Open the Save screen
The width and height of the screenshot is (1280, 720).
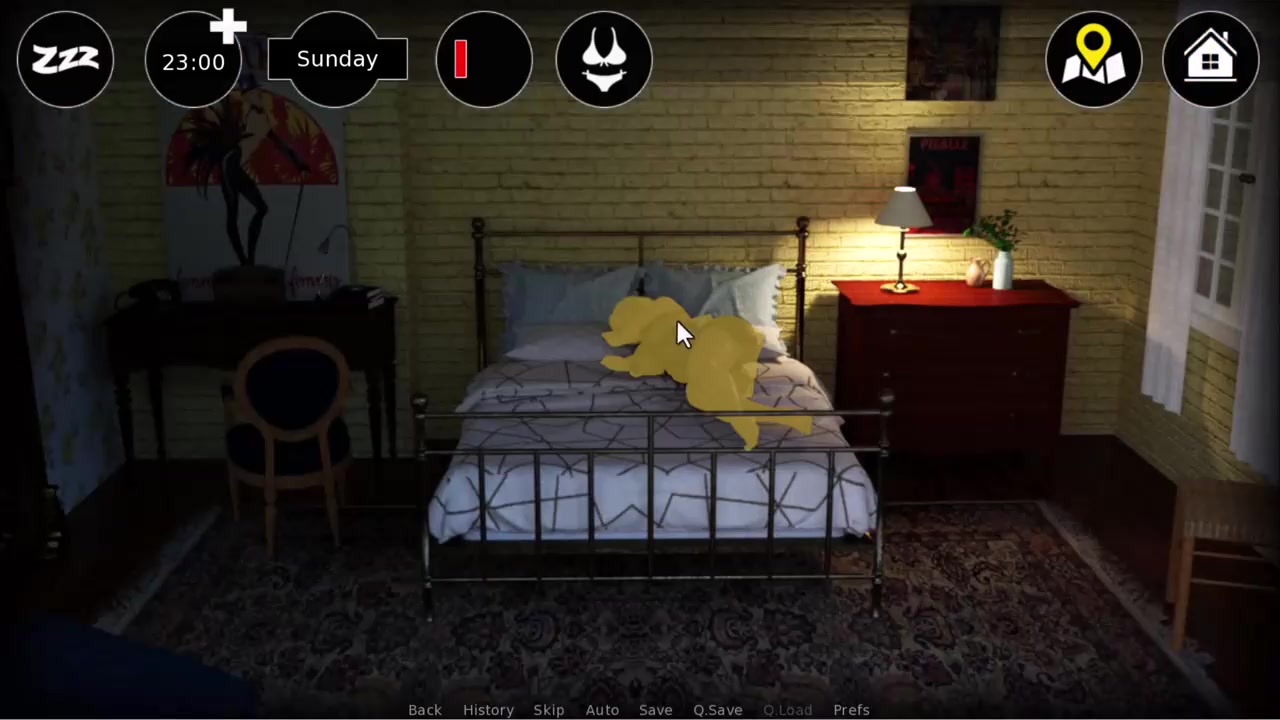[x=655, y=709]
